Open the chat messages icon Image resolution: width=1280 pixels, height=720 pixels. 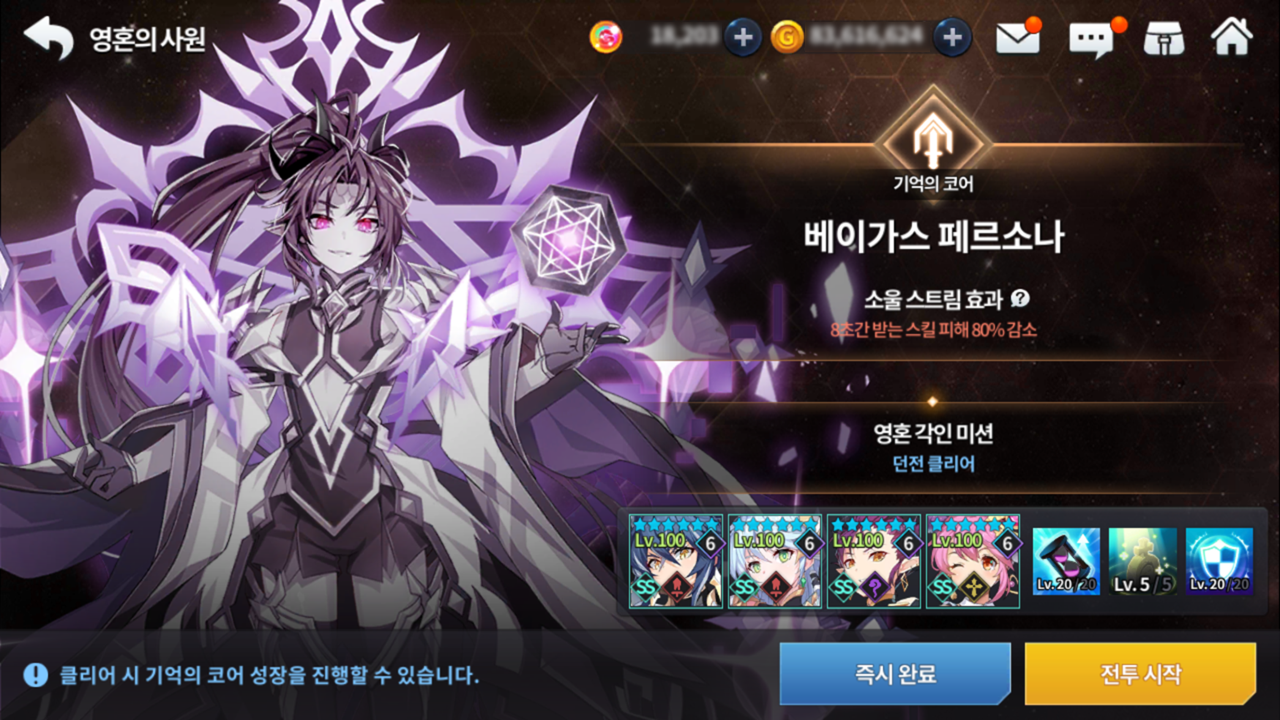tap(1090, 38)
